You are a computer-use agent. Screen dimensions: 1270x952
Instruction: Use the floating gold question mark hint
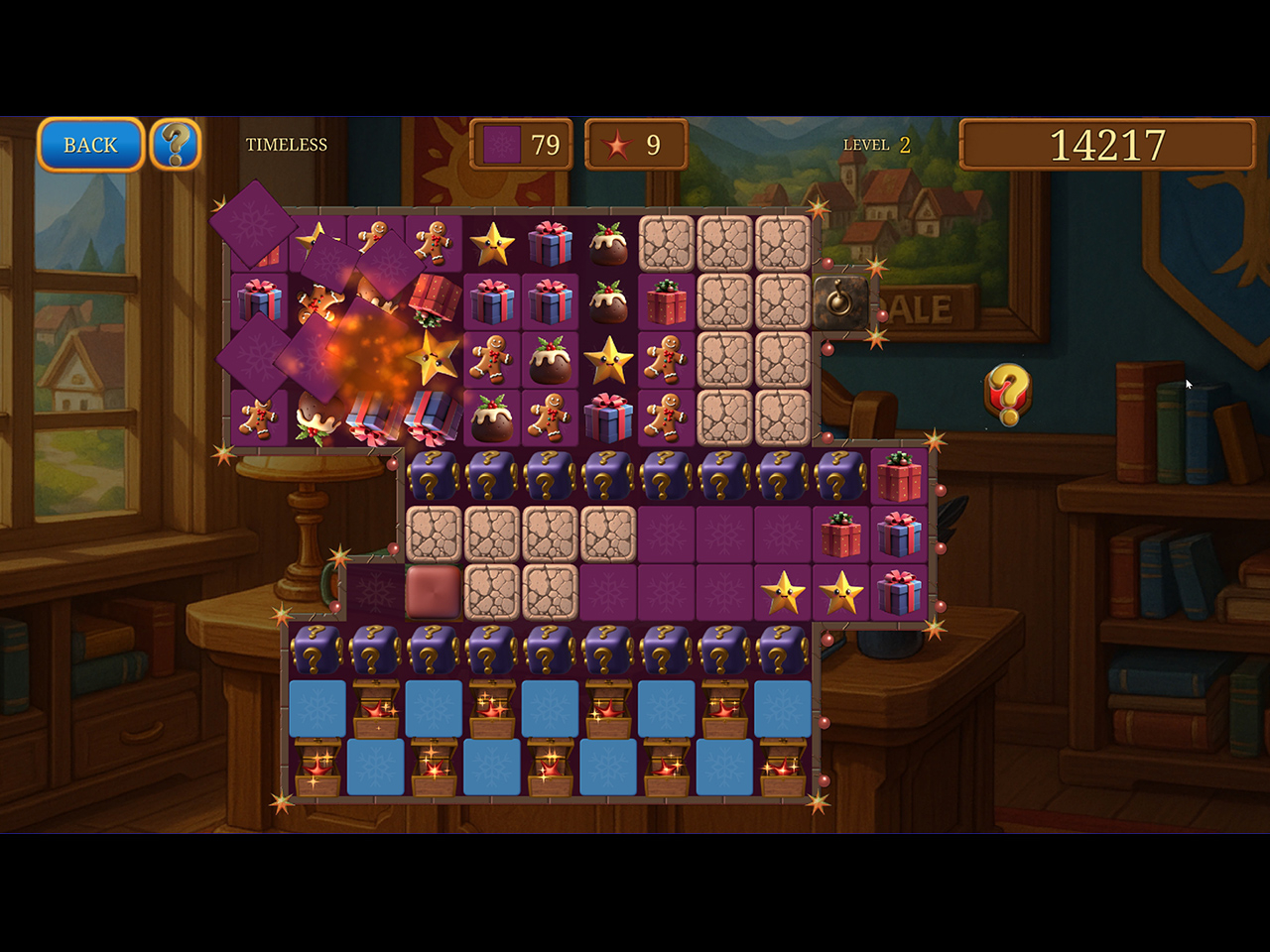point(1008,394)
